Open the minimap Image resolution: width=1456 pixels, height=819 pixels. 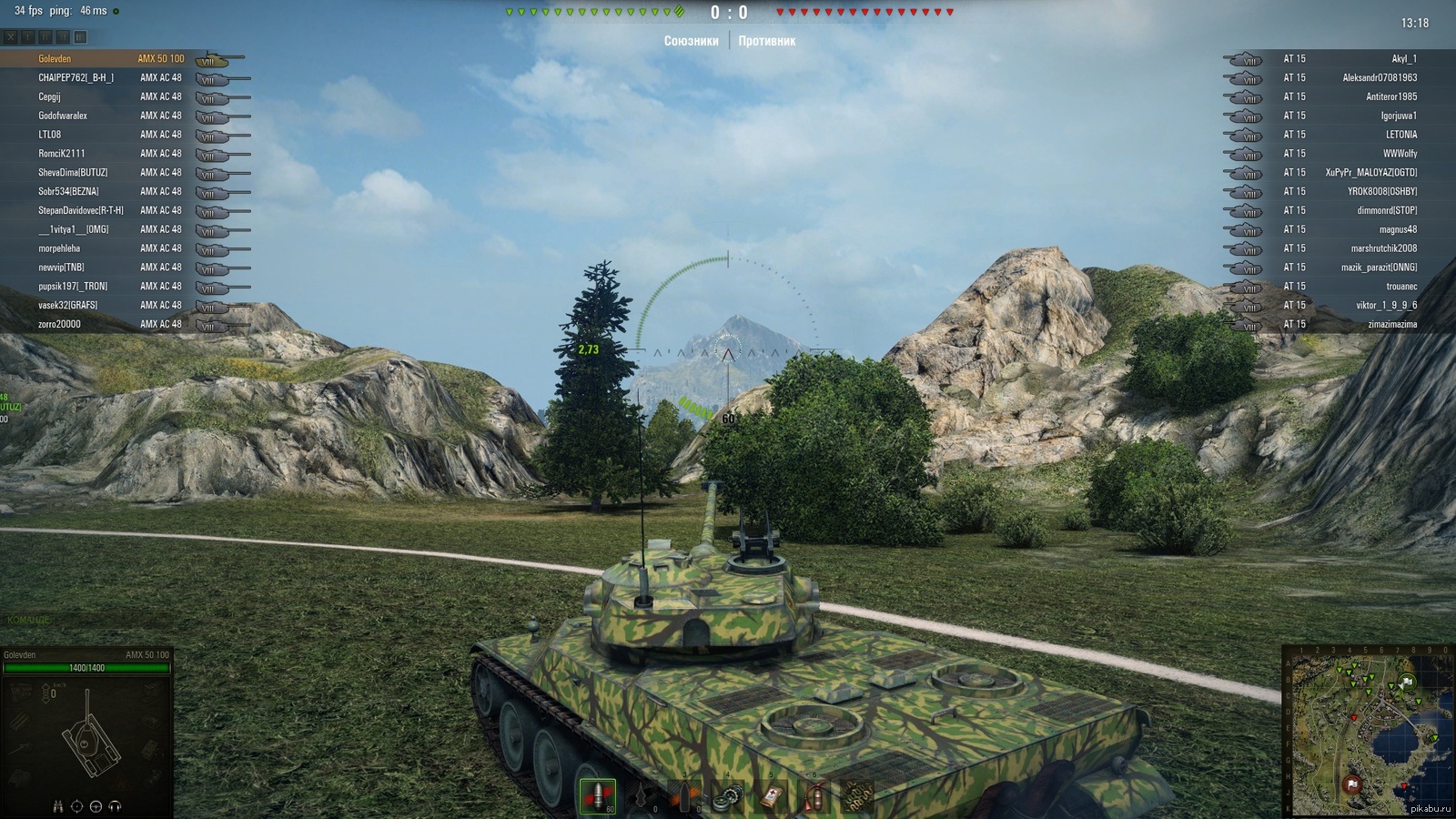[1367, 732]
